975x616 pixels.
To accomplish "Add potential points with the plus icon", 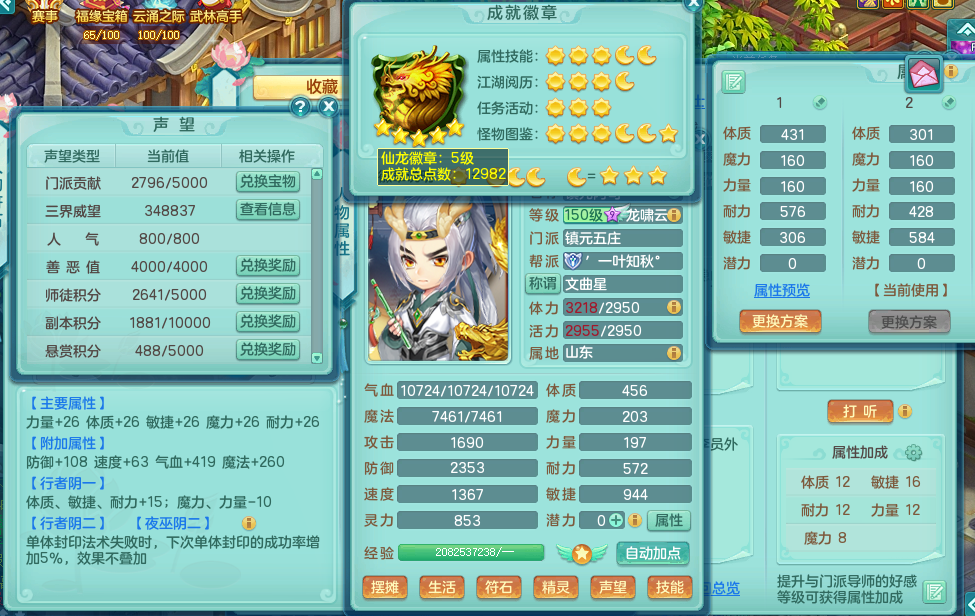I will click(x=617, y=521).
